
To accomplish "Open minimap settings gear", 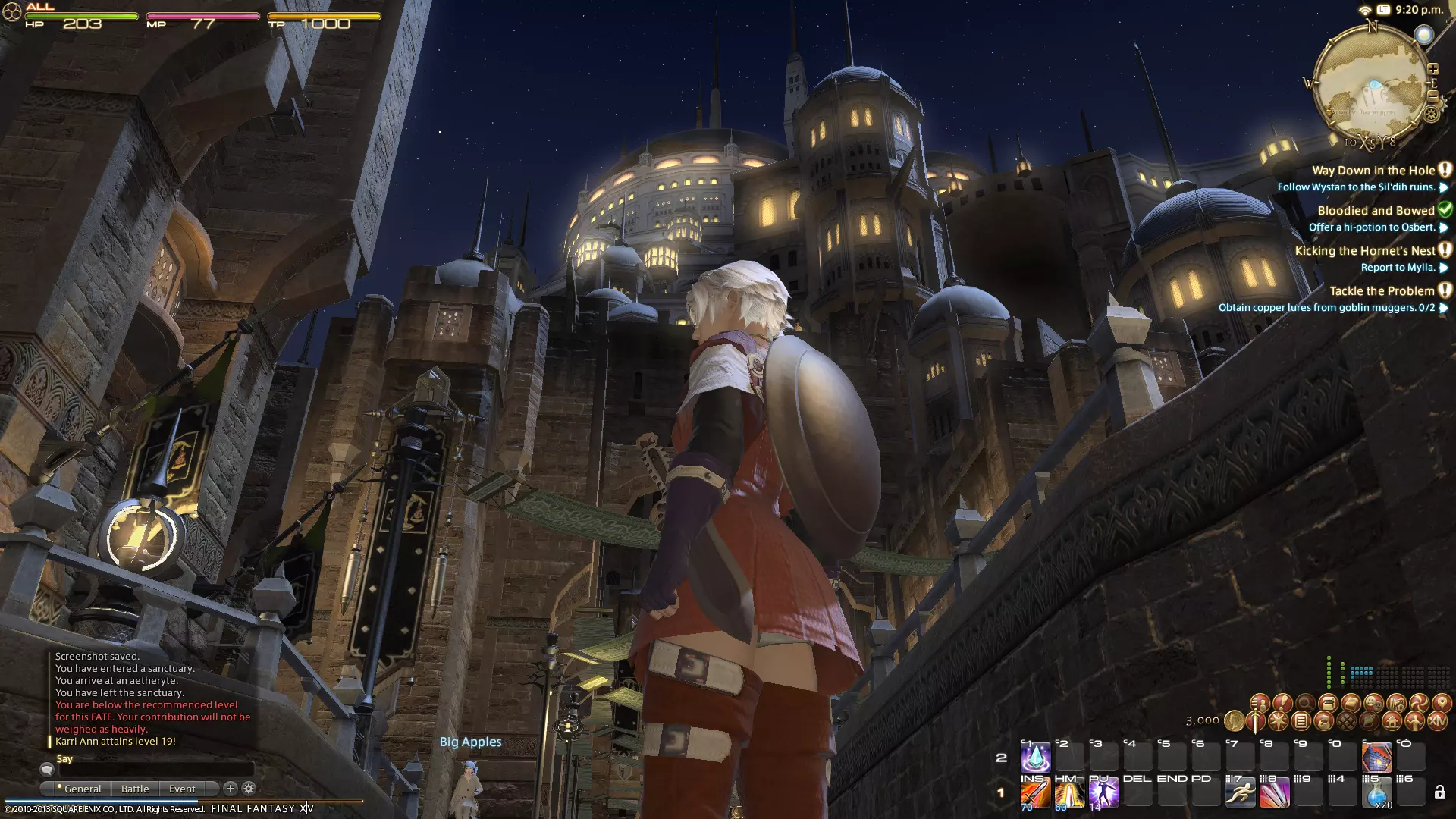I will tap(1431, 115).
